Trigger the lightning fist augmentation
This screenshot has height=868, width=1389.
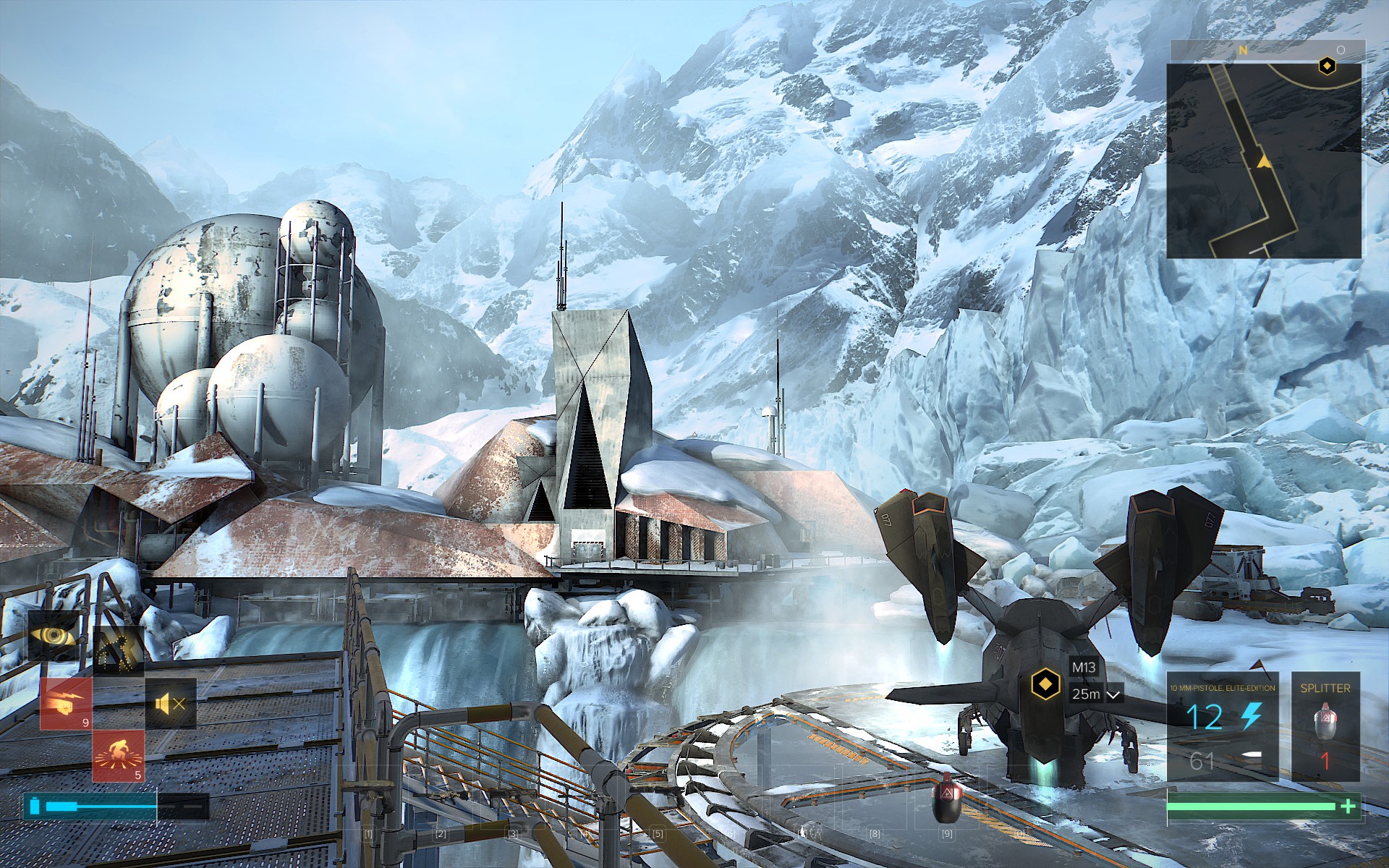pyautogui.click(x=66, y=703)
